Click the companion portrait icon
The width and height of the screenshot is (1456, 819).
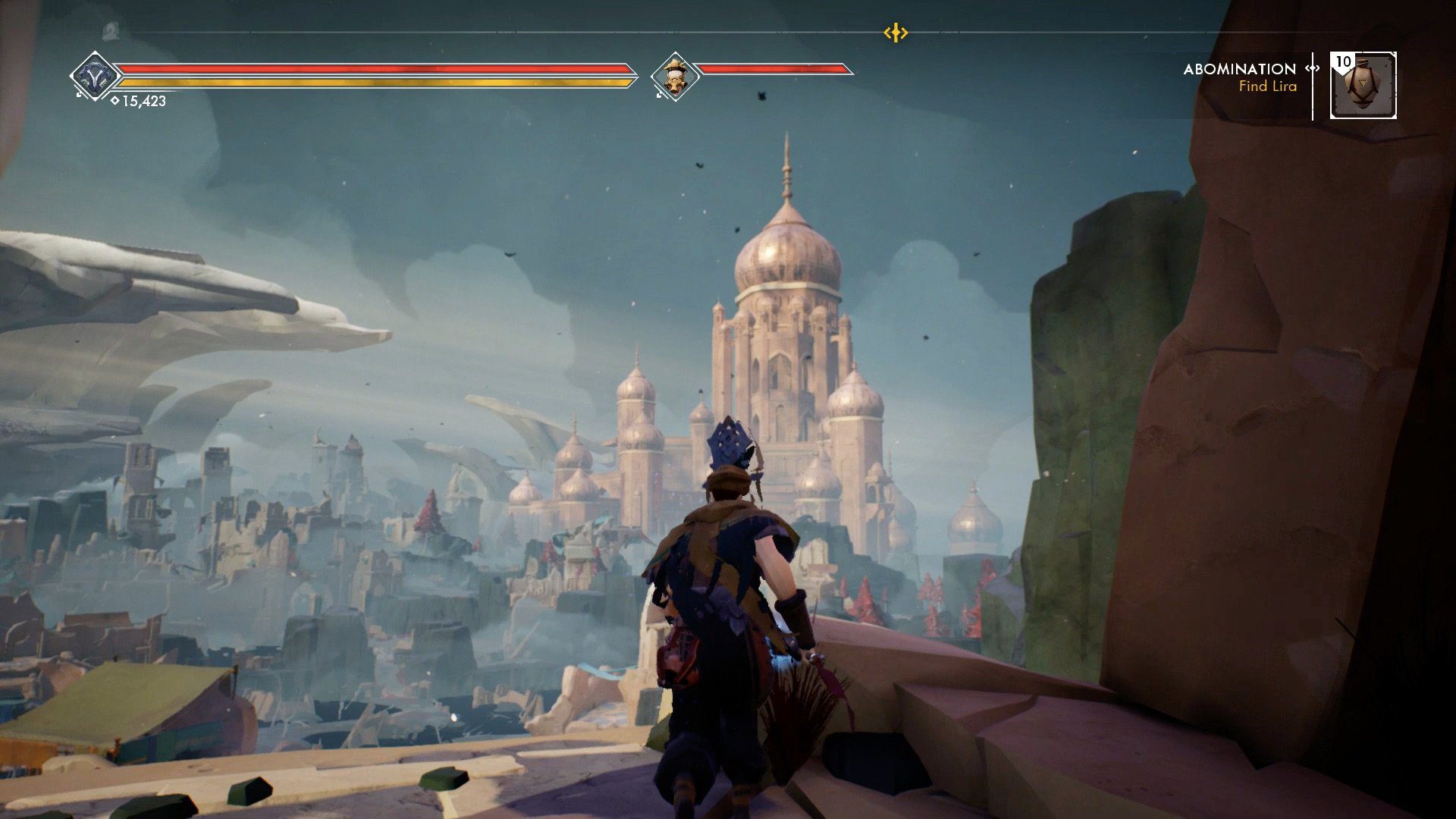pos(674,76)
